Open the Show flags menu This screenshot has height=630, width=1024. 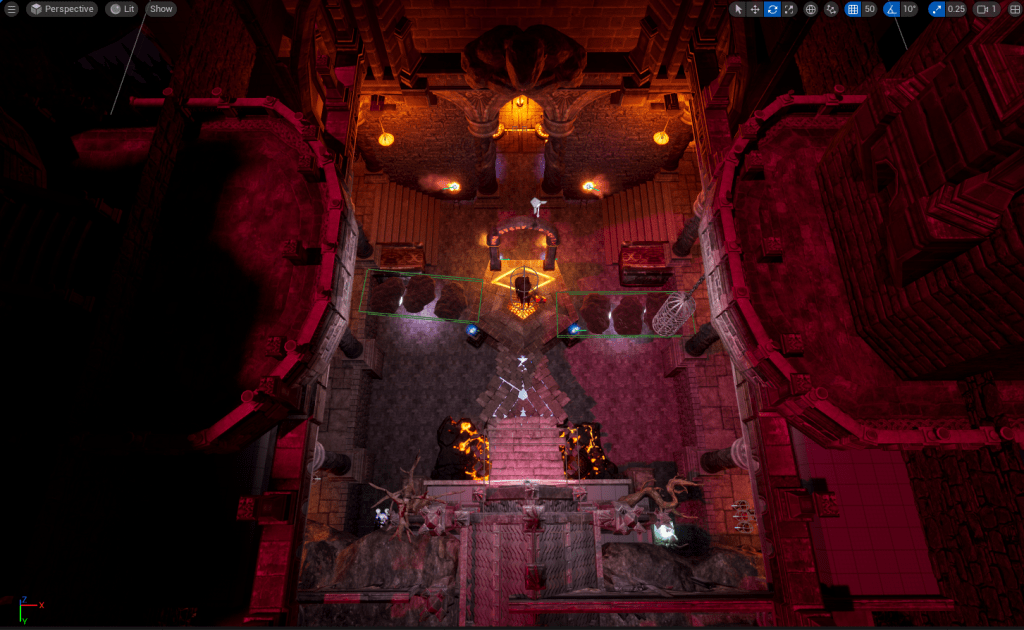click(x=161, y=9)
